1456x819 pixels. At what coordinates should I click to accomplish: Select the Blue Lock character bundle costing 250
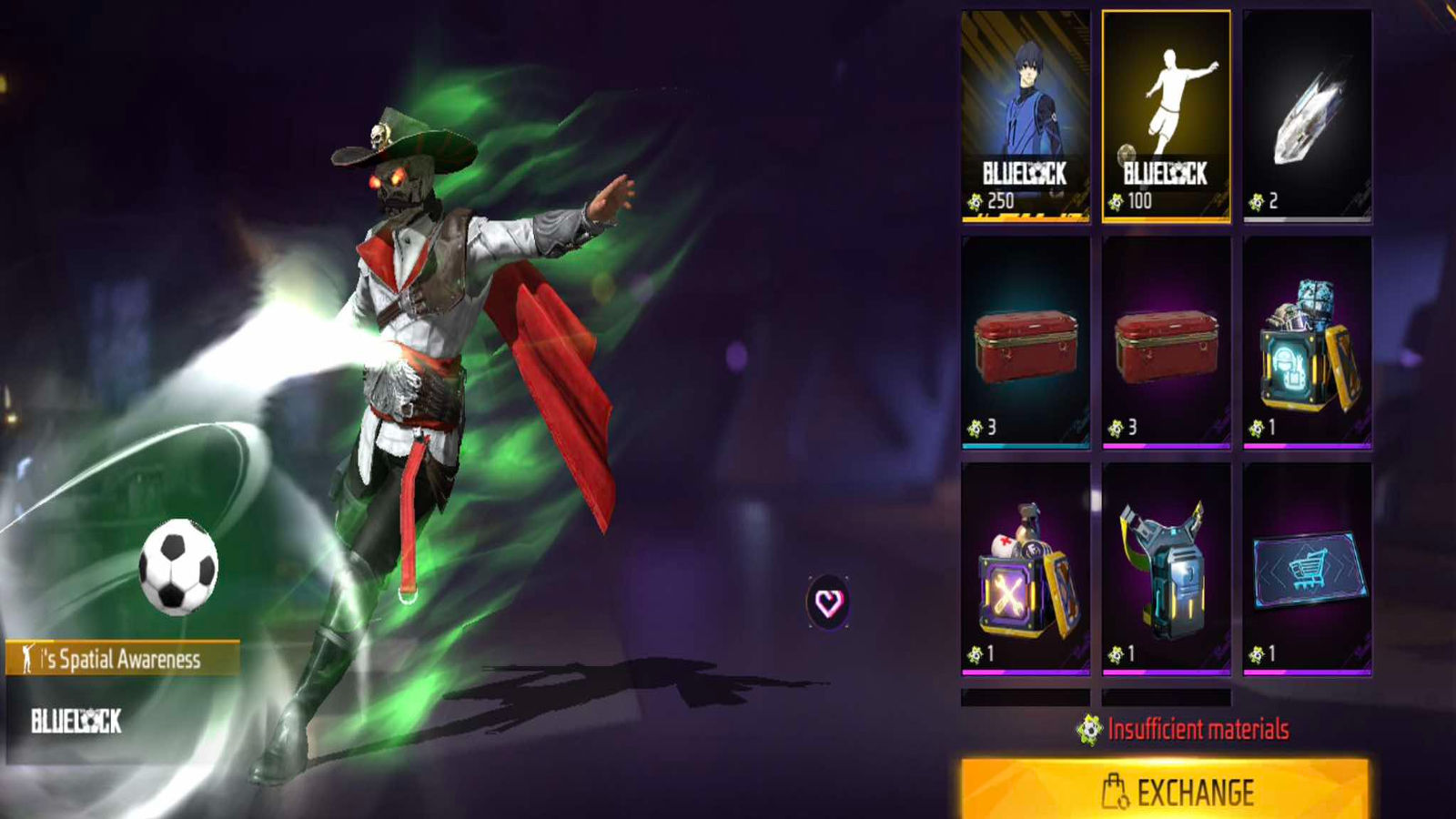[x=1026, y=116]
